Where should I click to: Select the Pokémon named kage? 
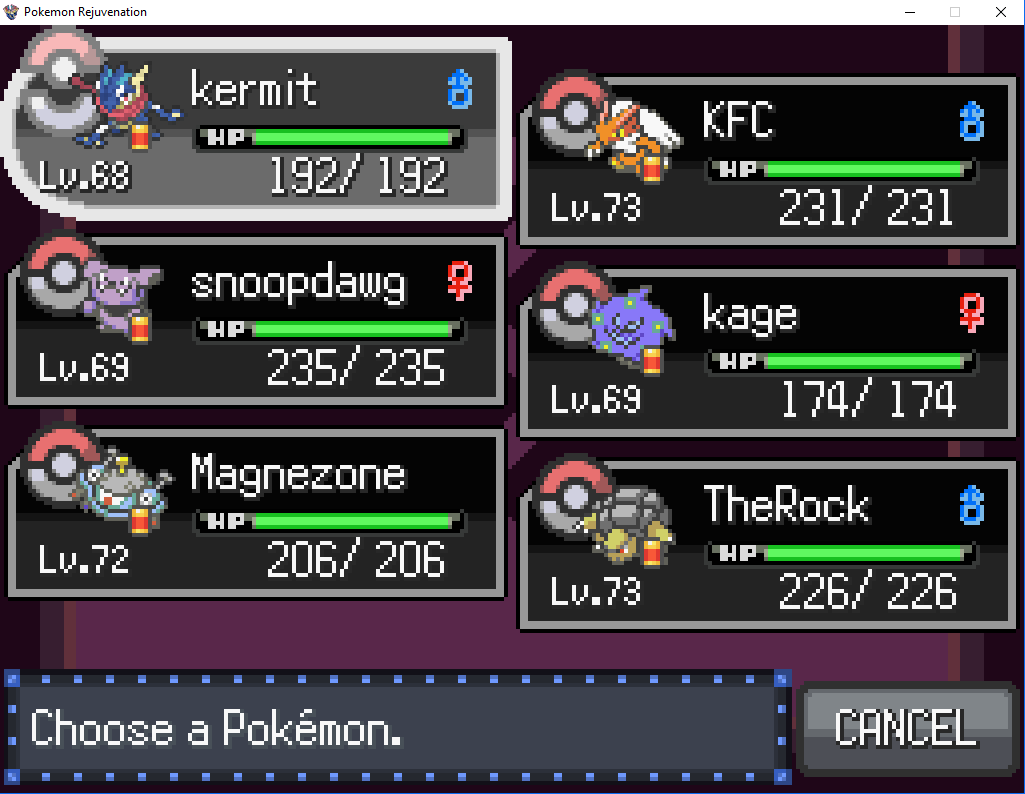coord(770,354)
